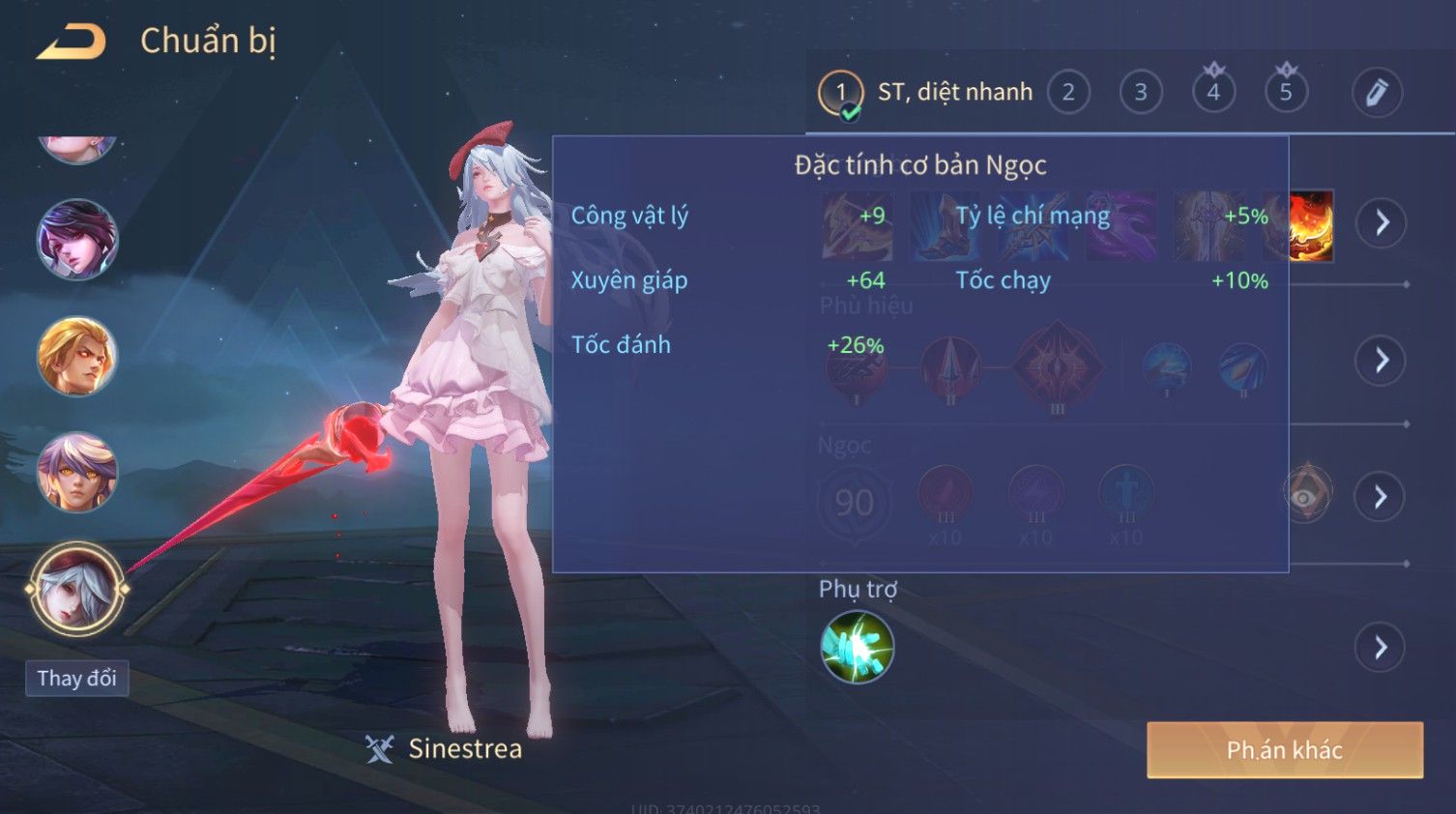Expand the Phù hiệu section arrow

pyautogui.click(x=1382, y=361)
